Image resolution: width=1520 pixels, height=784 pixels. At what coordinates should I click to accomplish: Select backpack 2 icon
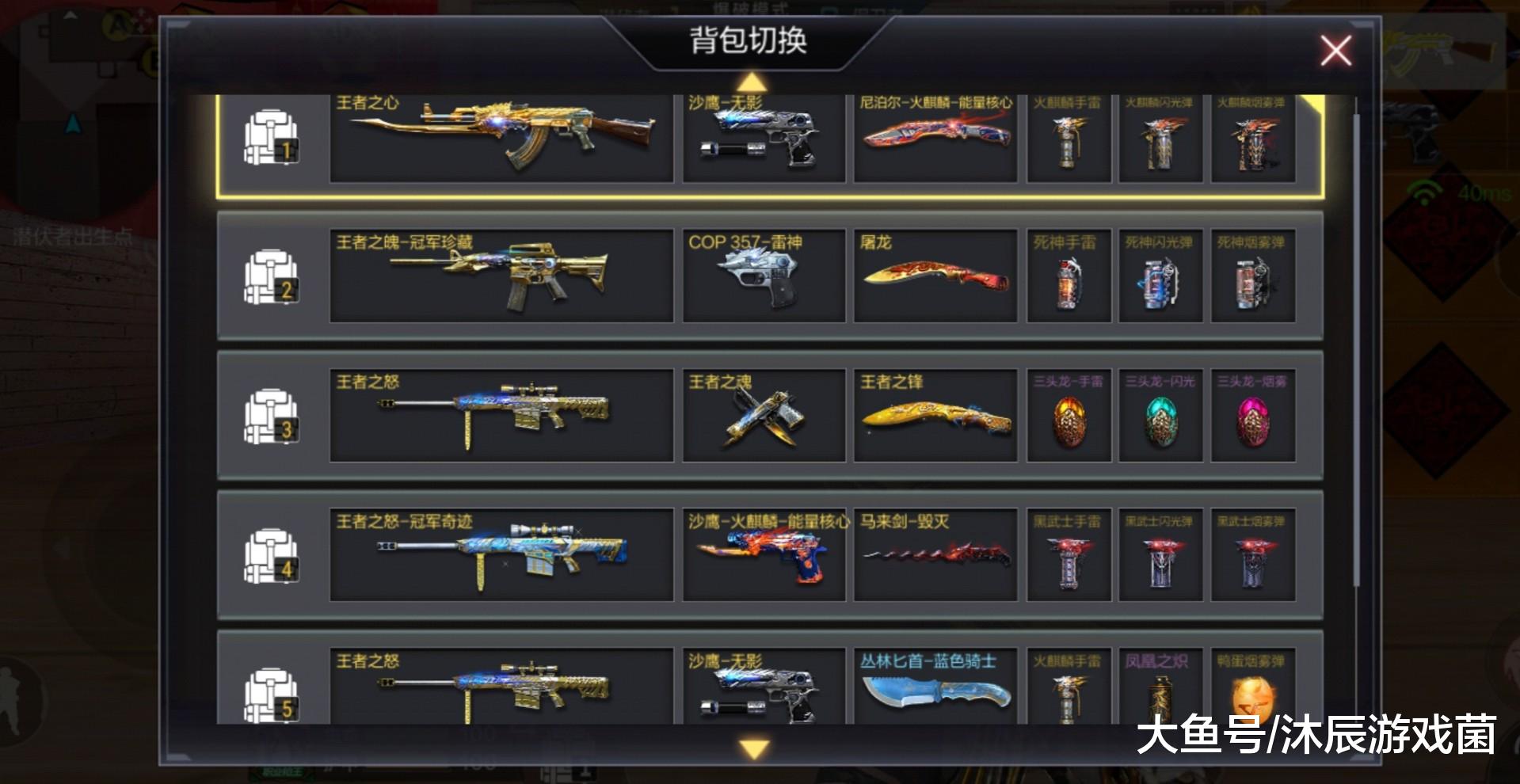click(269, 275)
